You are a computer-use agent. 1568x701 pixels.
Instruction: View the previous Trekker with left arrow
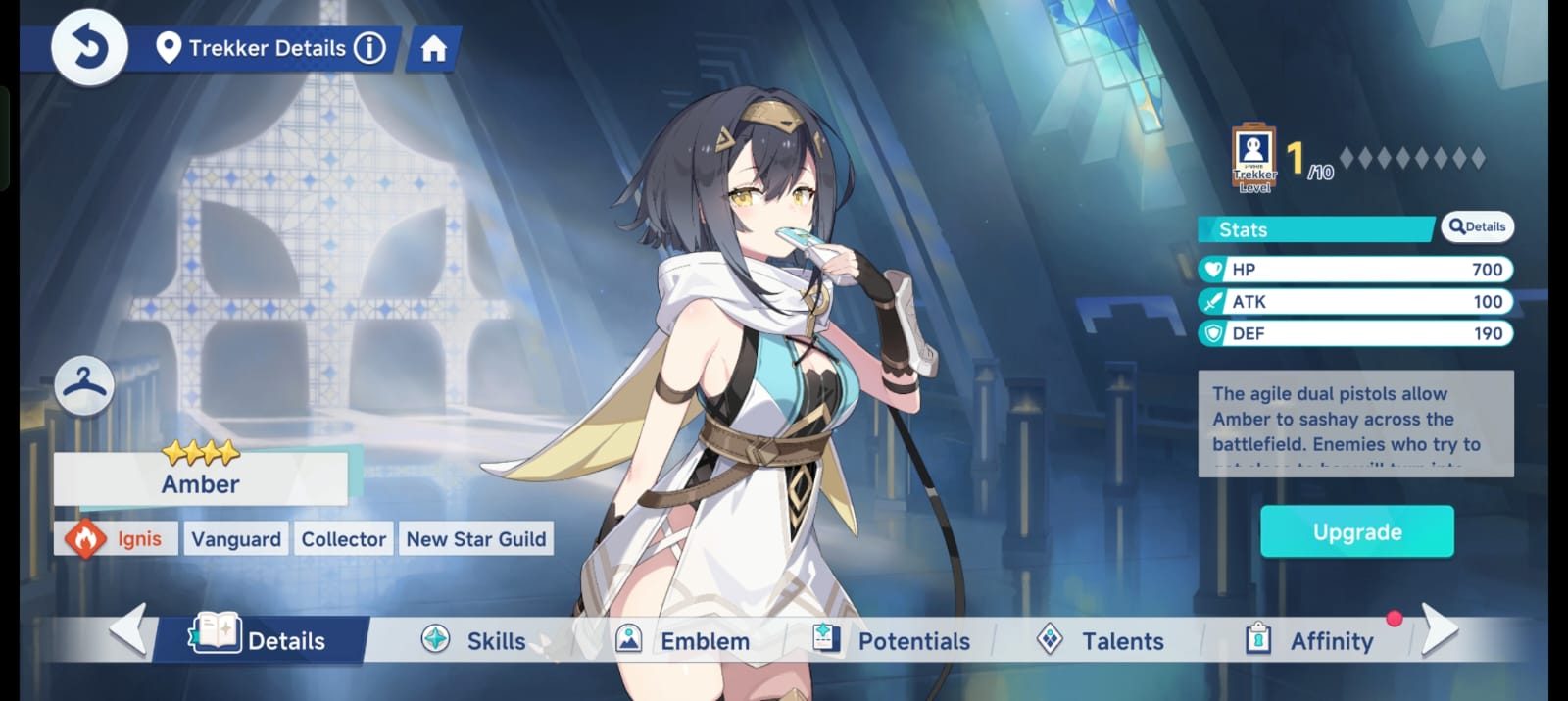(128, 628)
